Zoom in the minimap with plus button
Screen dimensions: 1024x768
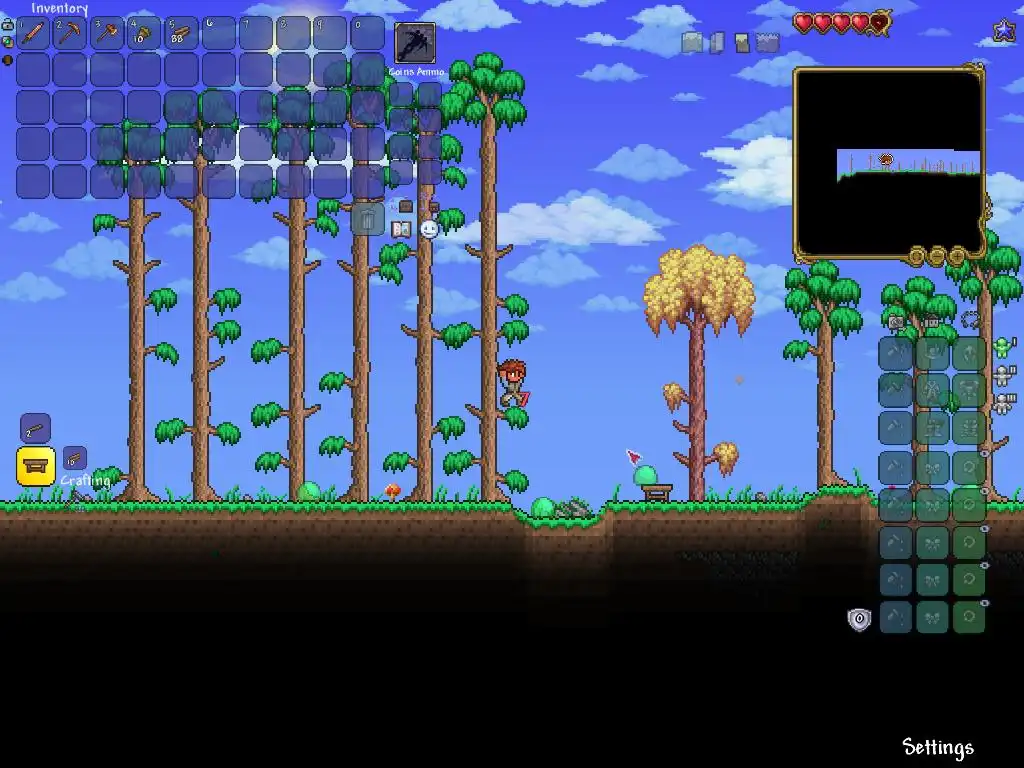(956, 256)
